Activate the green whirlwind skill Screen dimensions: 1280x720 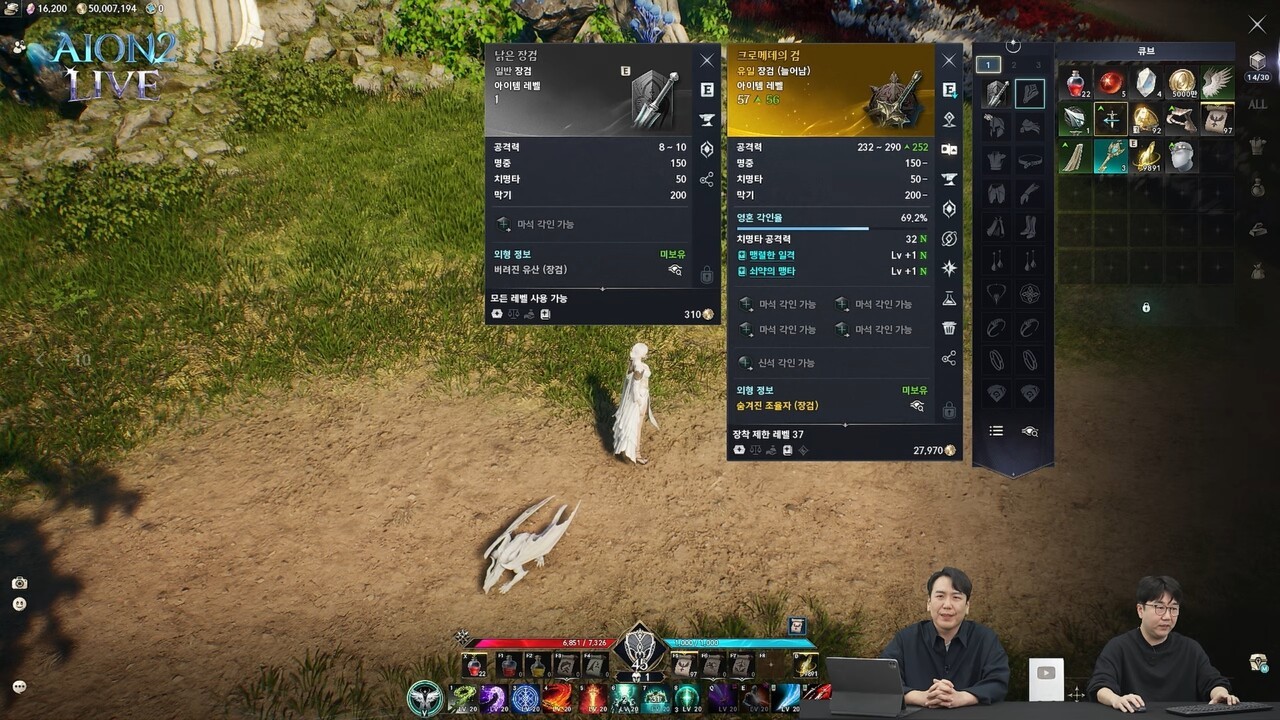point(461,697)
